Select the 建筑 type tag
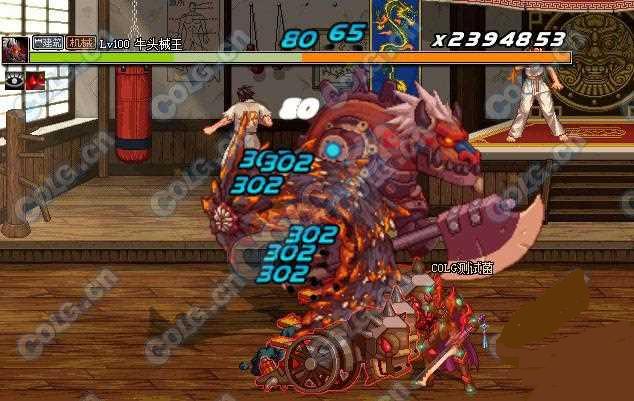The width and height of the screenshot is (634, 401). point(48,43)
